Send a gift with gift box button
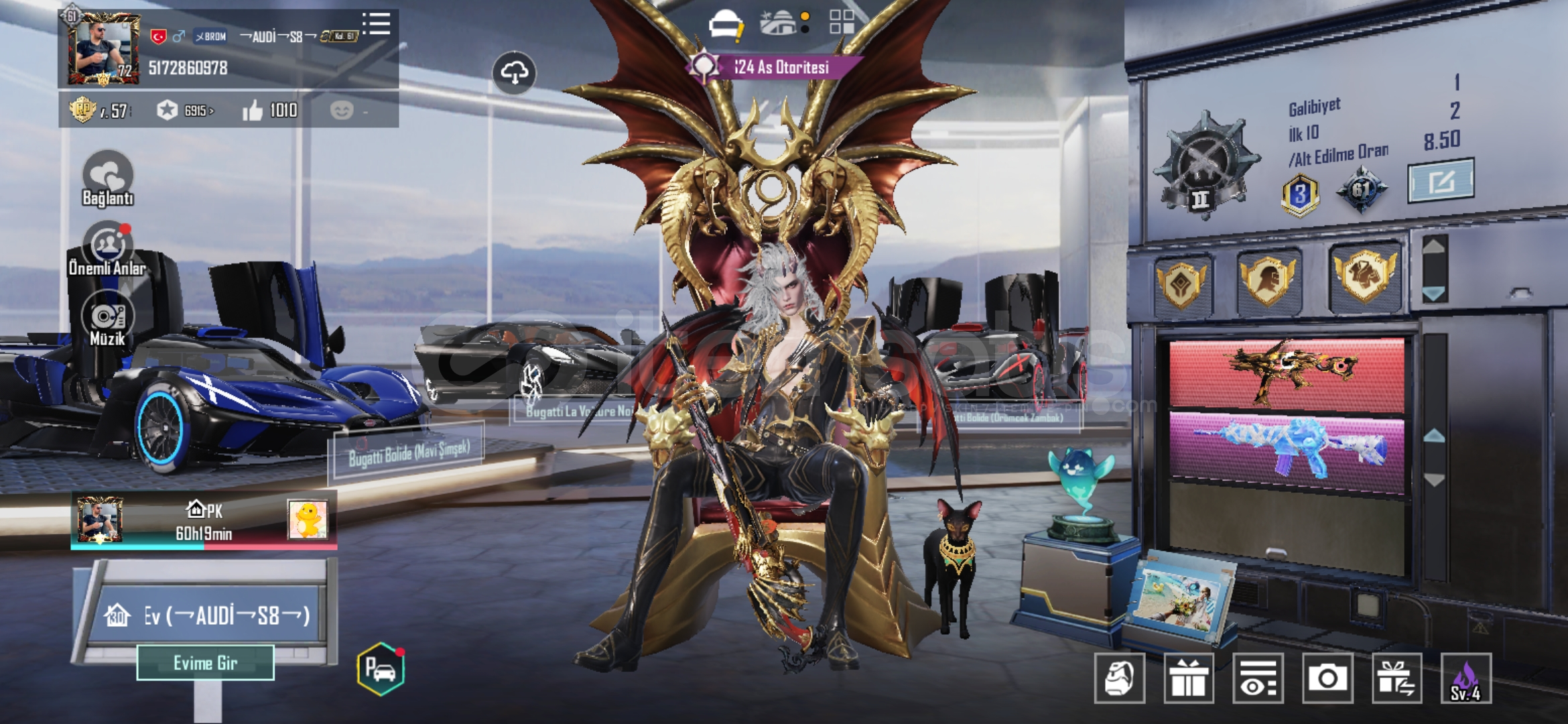Screen dimensions: 1568x724 click(x=1189, y=678)
